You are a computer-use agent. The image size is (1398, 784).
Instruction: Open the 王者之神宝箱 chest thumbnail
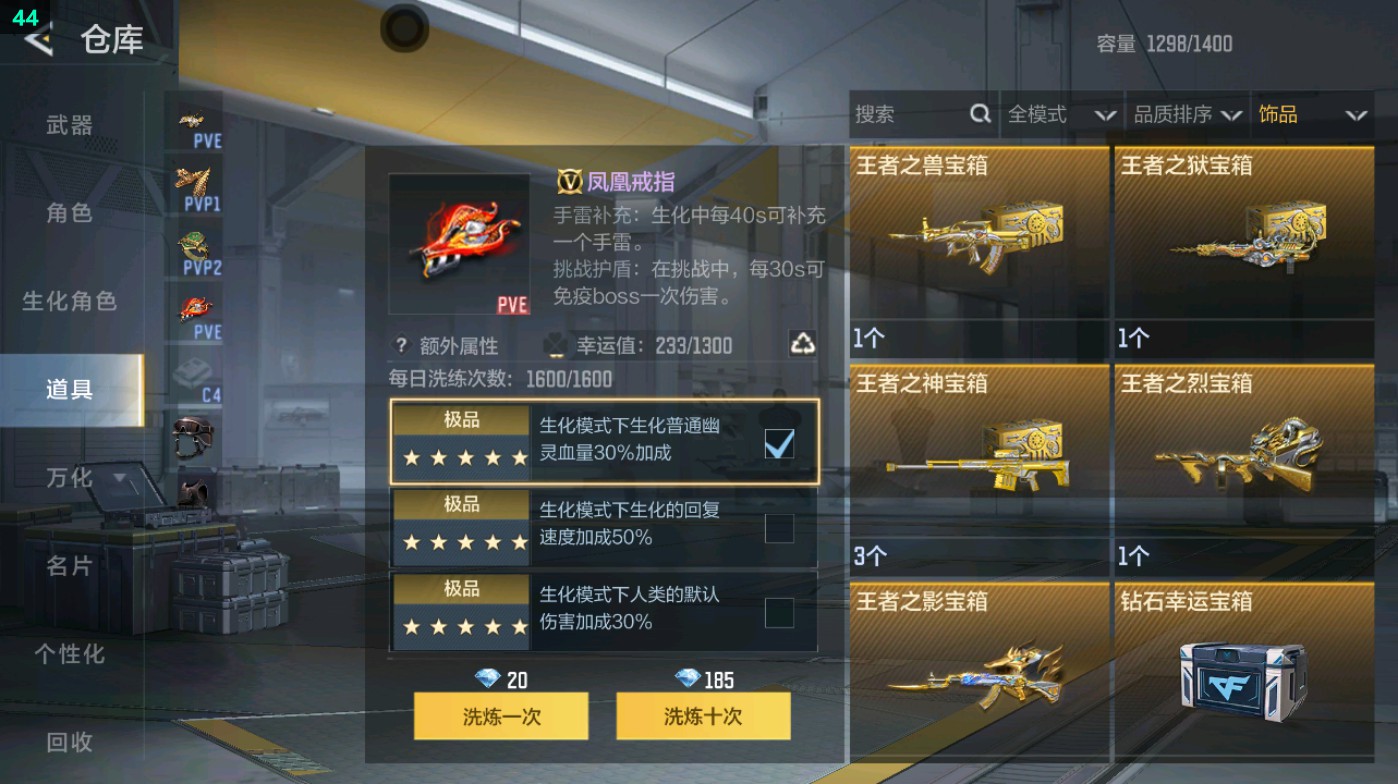(977, 460)
